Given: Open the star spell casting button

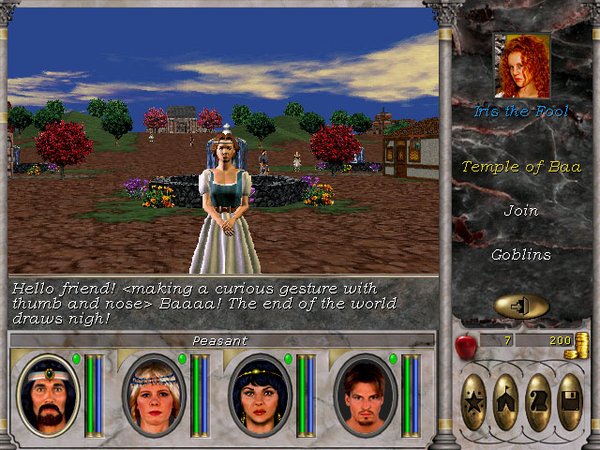Looking at the screenshot, I should pos(474,402).
